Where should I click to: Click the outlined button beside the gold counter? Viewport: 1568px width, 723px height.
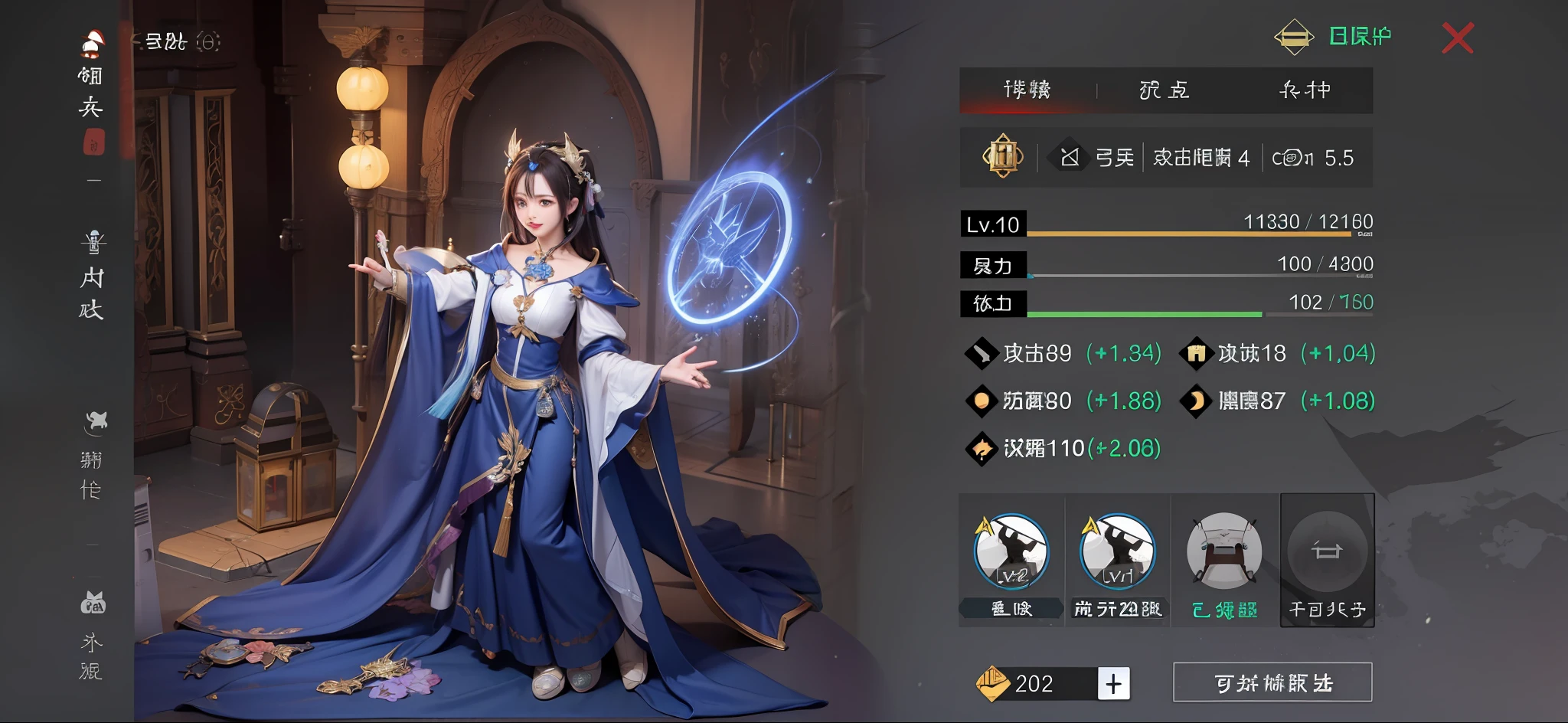[1272, 682]
